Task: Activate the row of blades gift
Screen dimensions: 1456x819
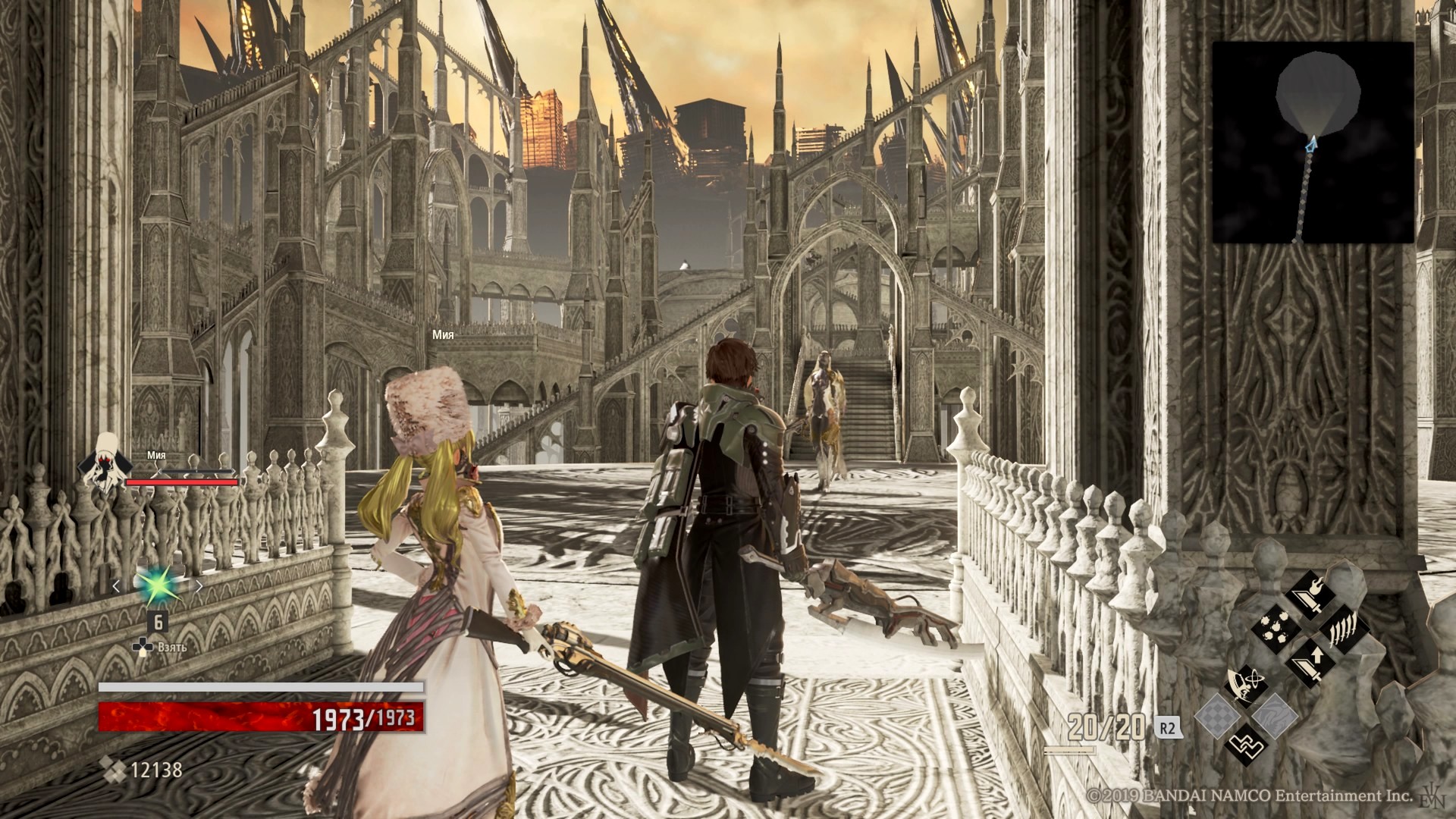Action: [x=1344, y=628]
